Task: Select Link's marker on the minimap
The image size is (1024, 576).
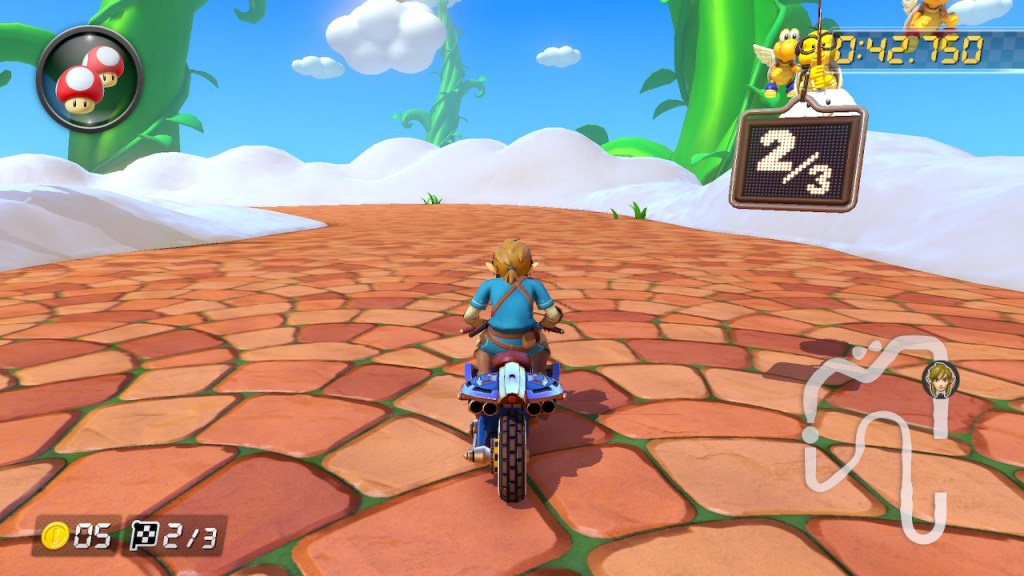Action: 939,379
